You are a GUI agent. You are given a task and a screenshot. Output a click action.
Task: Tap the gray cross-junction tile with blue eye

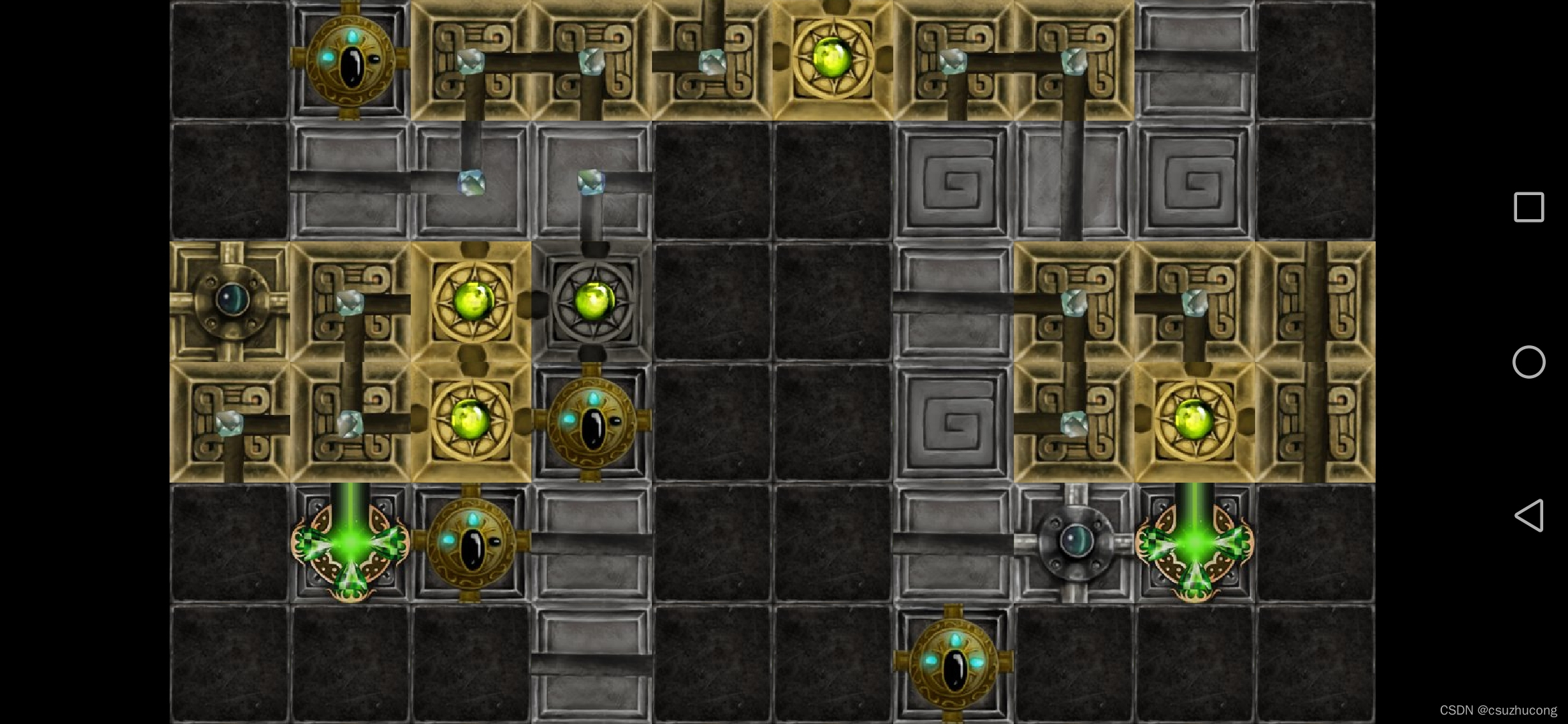tap(1074, 542)
